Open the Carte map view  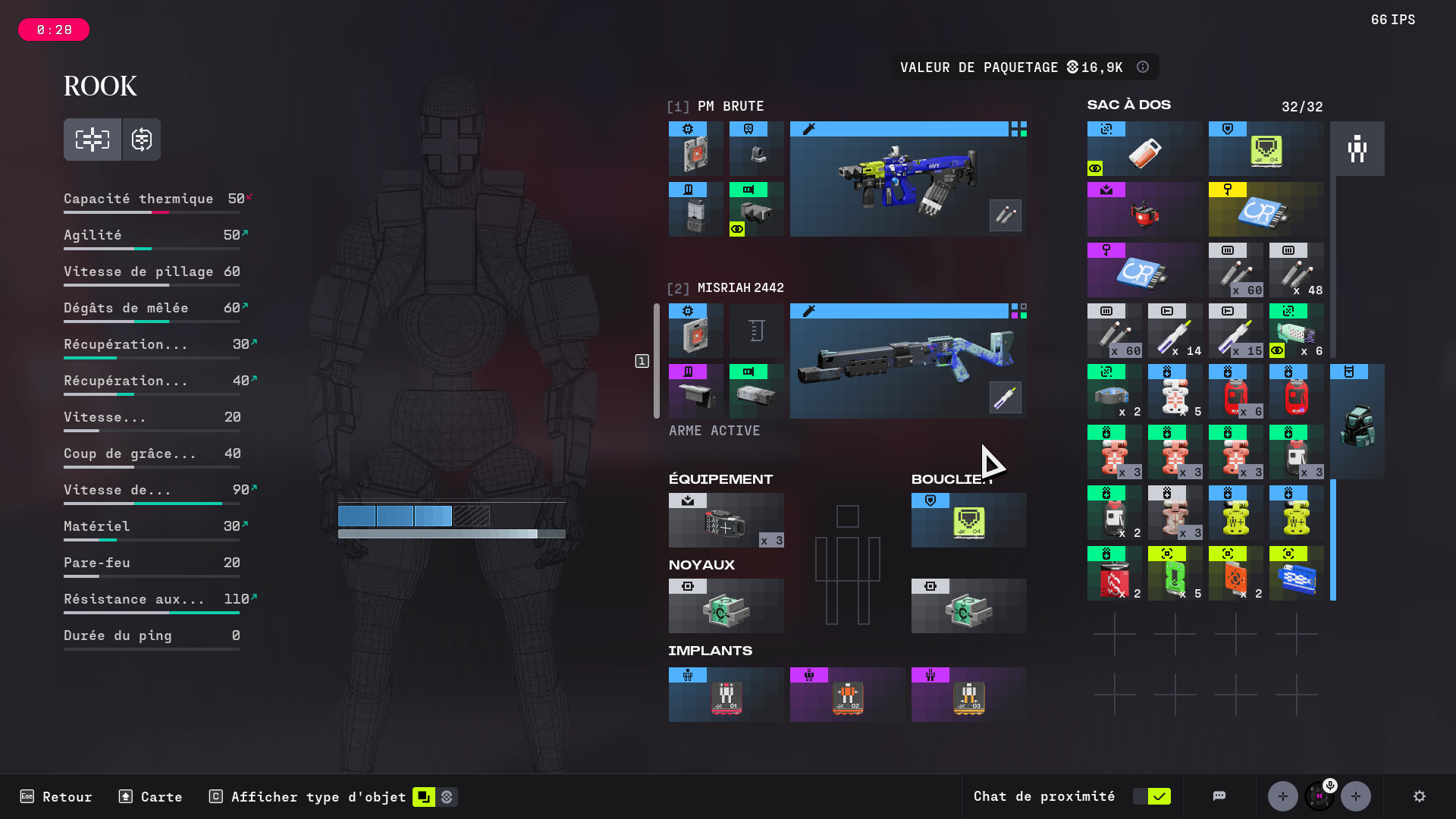pos(151,796)
